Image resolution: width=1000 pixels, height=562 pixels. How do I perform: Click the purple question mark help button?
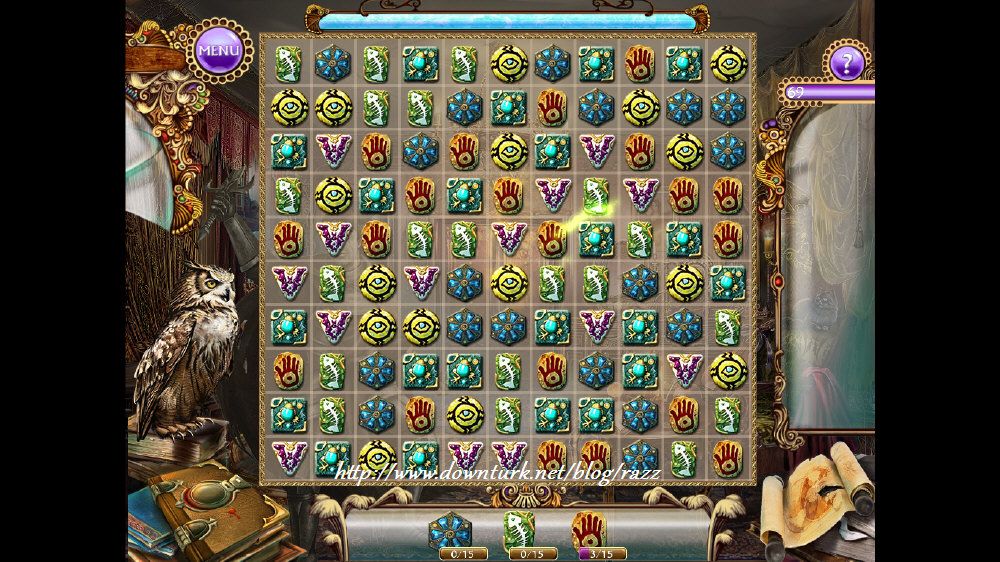(x=847, y=65)
